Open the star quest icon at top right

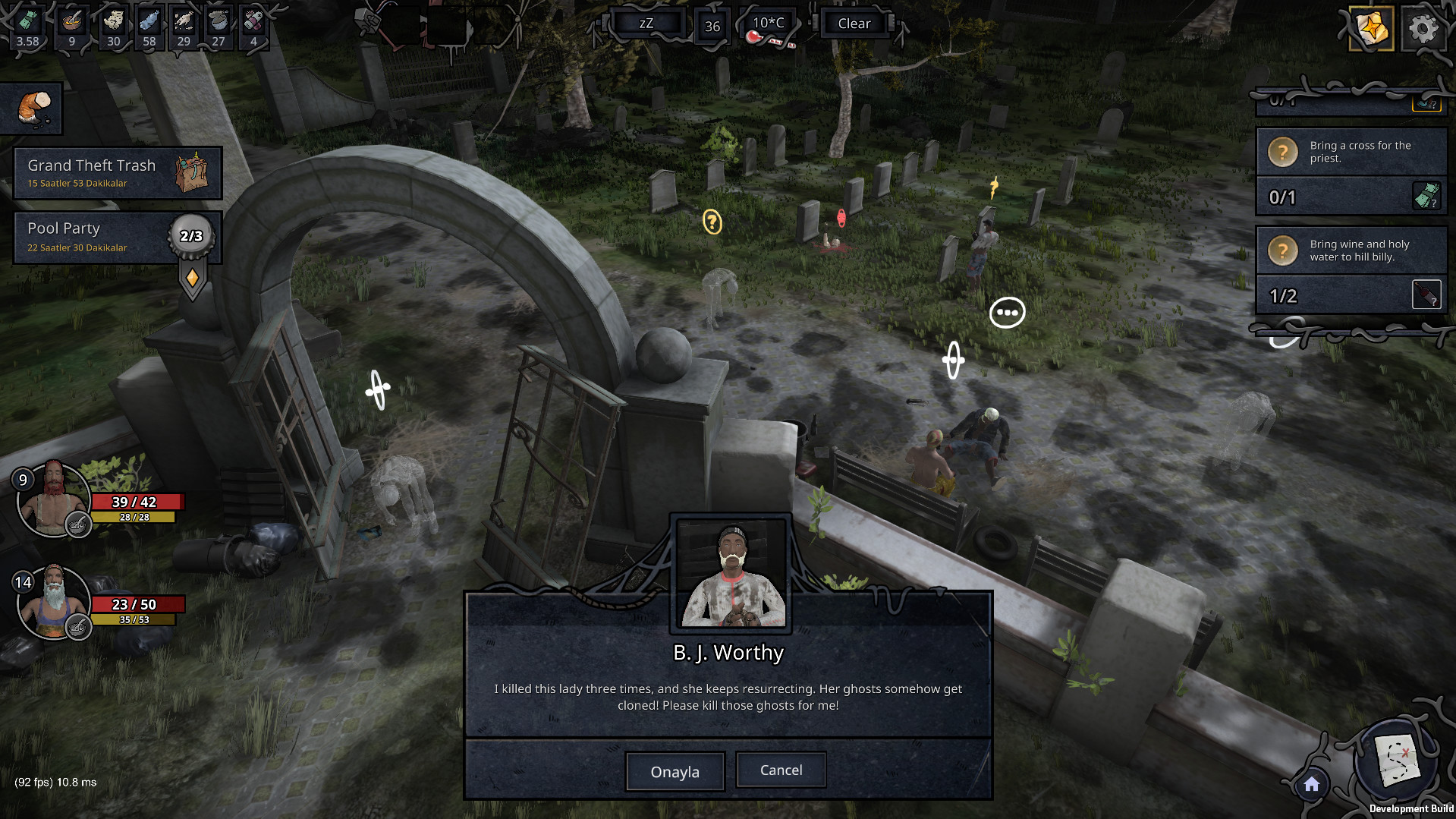[1370, 29]
